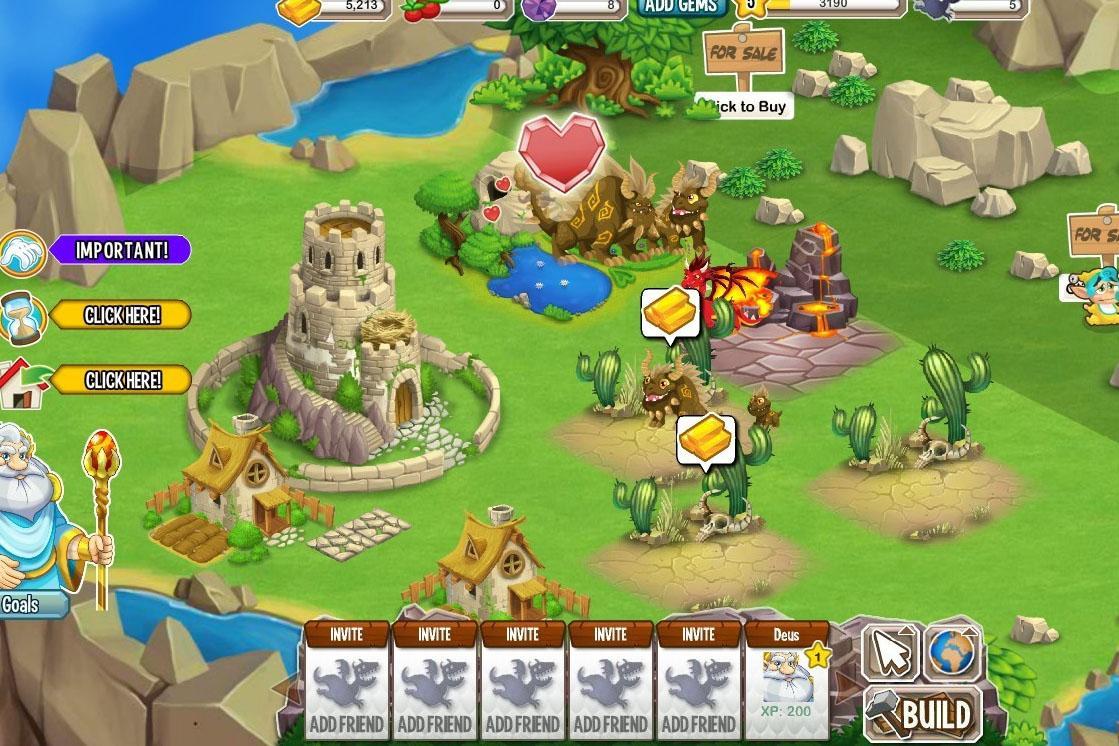Select the CLICK HERE banner beside the hourglass
The width and height of the screenshot is (1119, 746).
122,316
